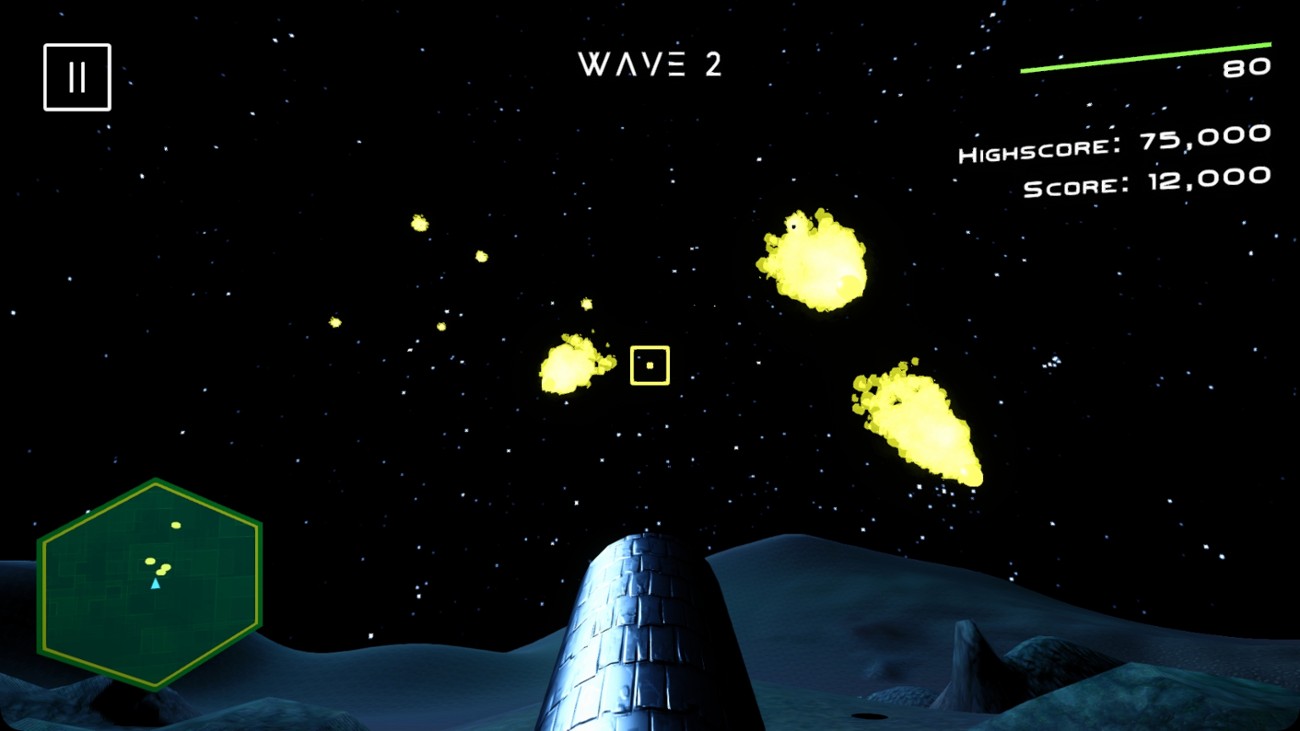Click the player triangle on the minimap
The image size is (1300, 731).
[155, 583]
